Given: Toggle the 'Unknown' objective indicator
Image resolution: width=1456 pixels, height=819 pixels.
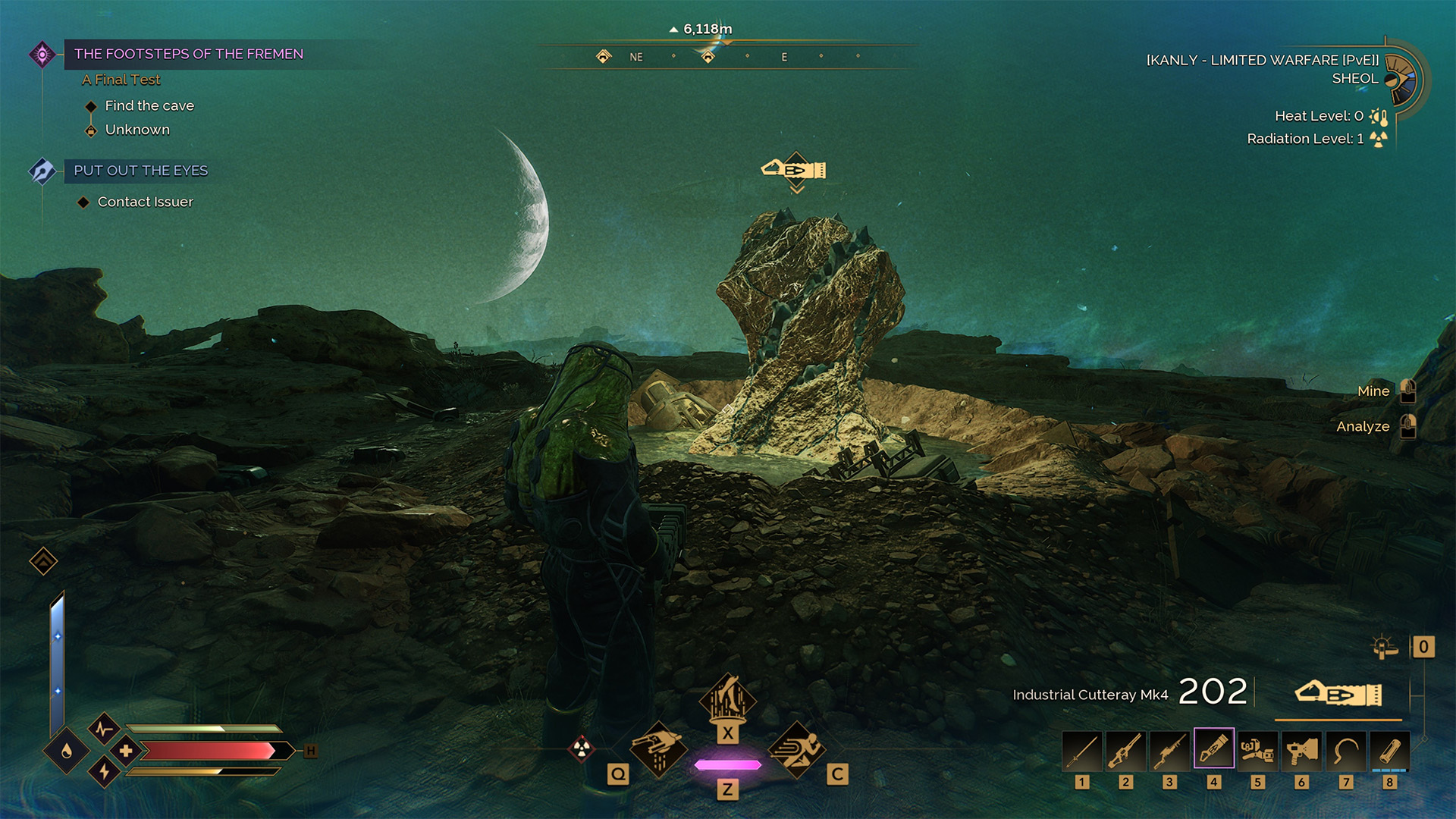Looking at the screenshot, I should 89,130.
